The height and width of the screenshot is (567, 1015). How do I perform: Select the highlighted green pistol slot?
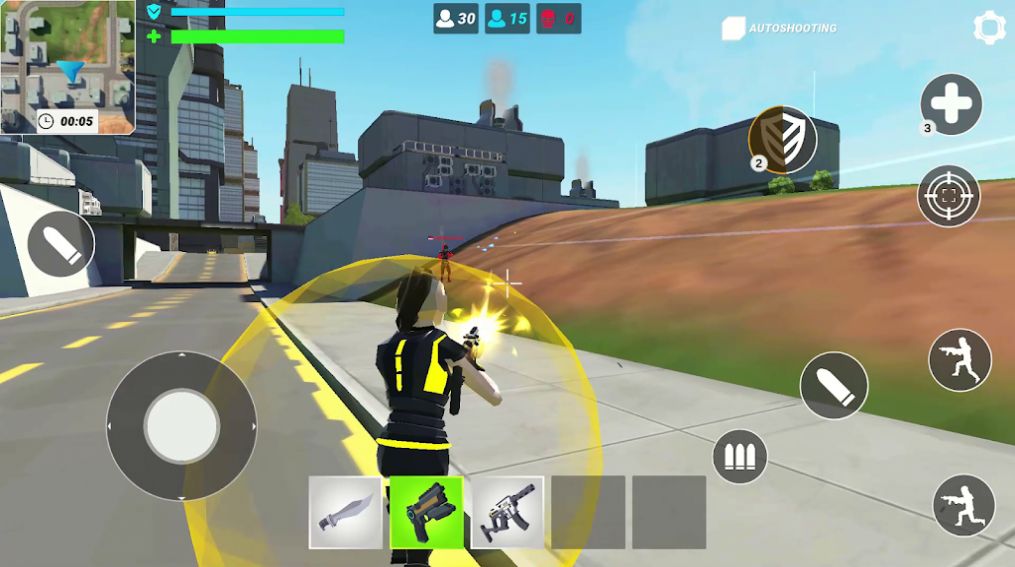426,512
